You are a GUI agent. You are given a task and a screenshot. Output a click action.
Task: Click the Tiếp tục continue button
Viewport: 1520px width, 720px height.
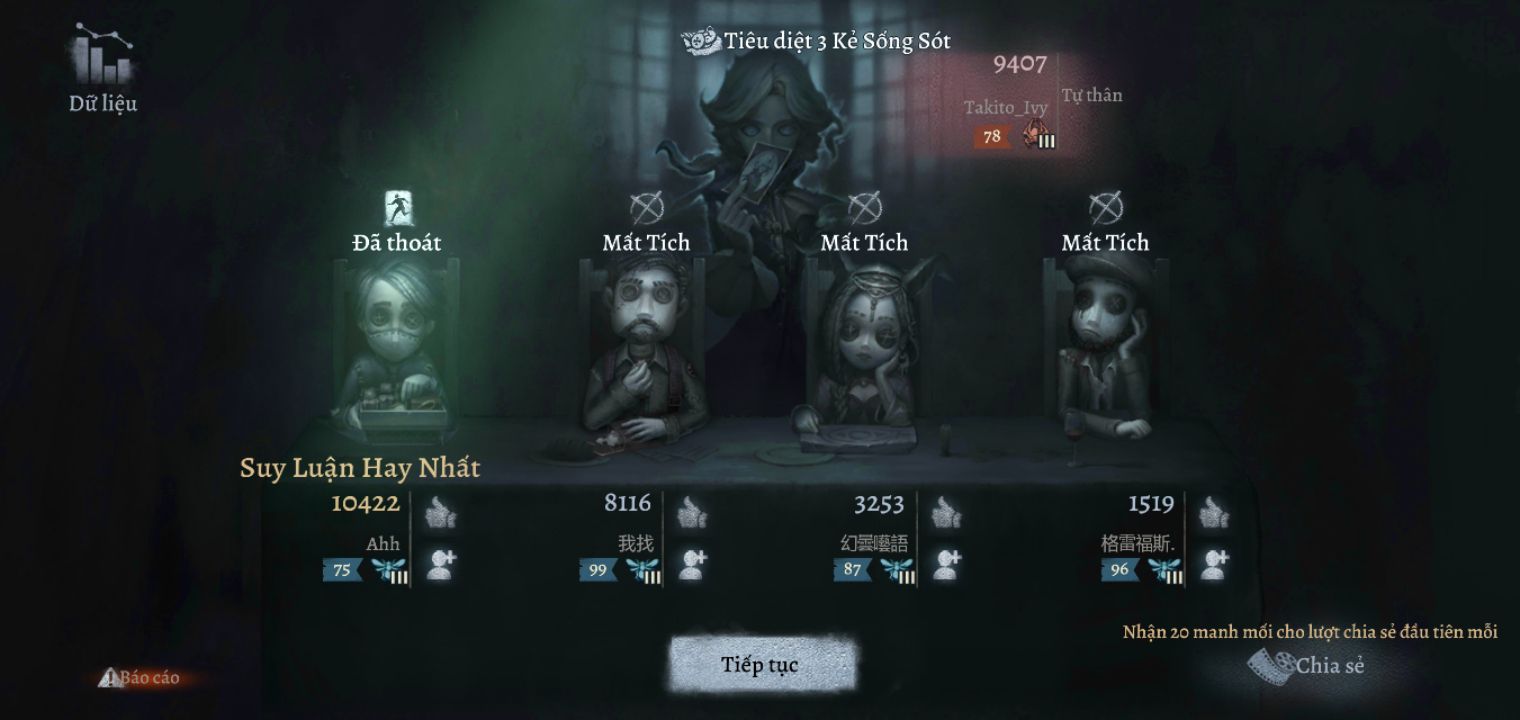tap(760, 665)
